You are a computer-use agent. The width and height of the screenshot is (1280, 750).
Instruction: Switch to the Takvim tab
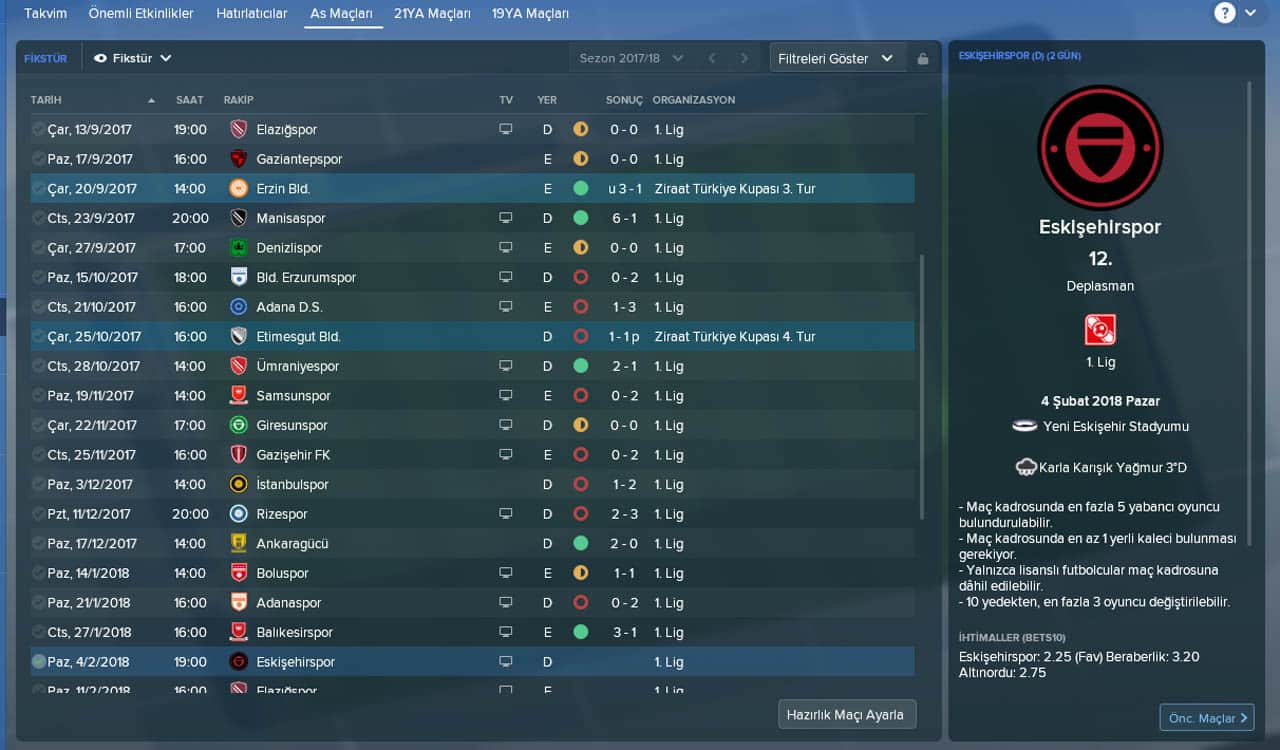(45, 14)
